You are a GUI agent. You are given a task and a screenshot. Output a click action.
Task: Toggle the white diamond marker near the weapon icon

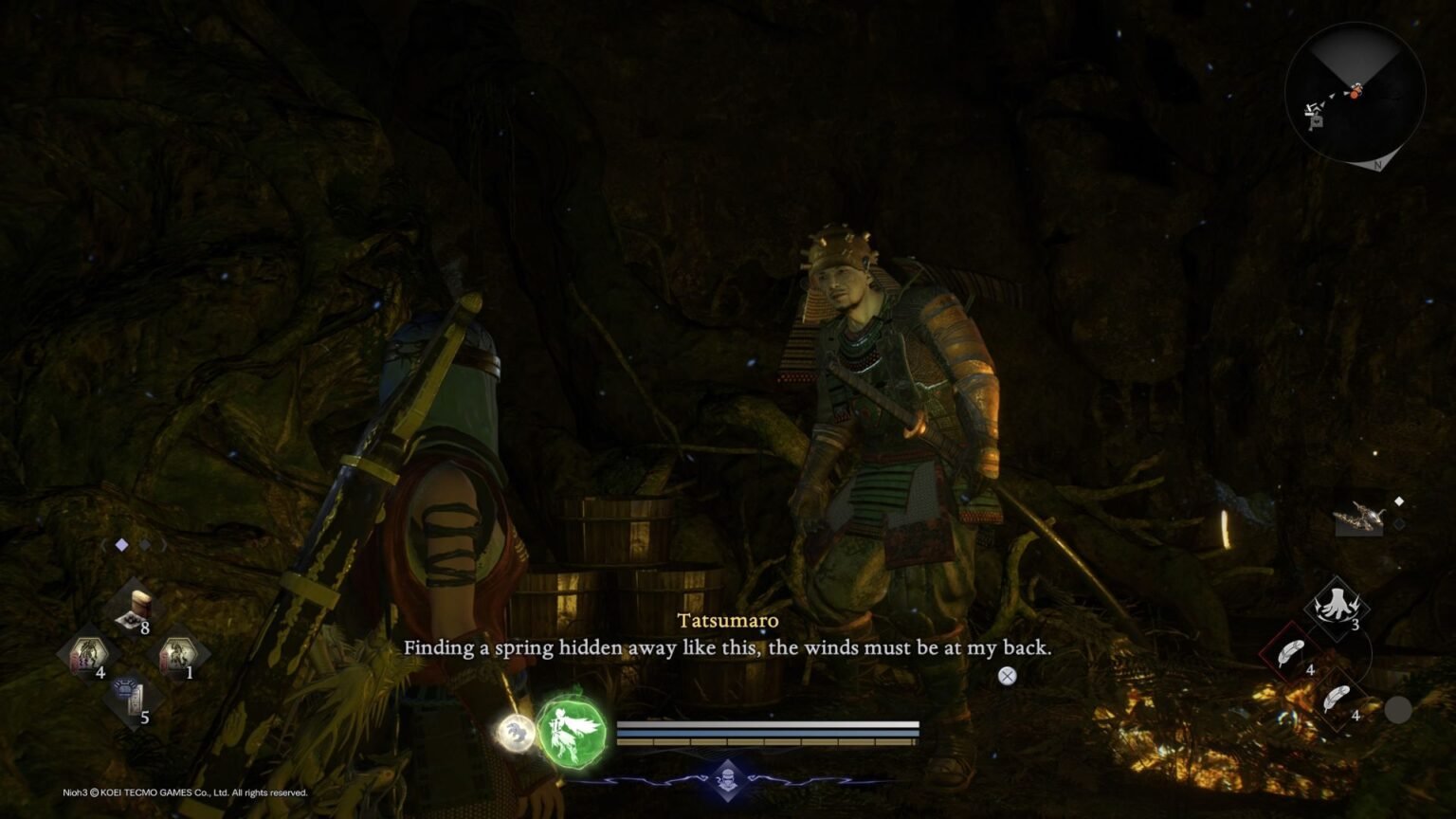tap(1399, 501)
